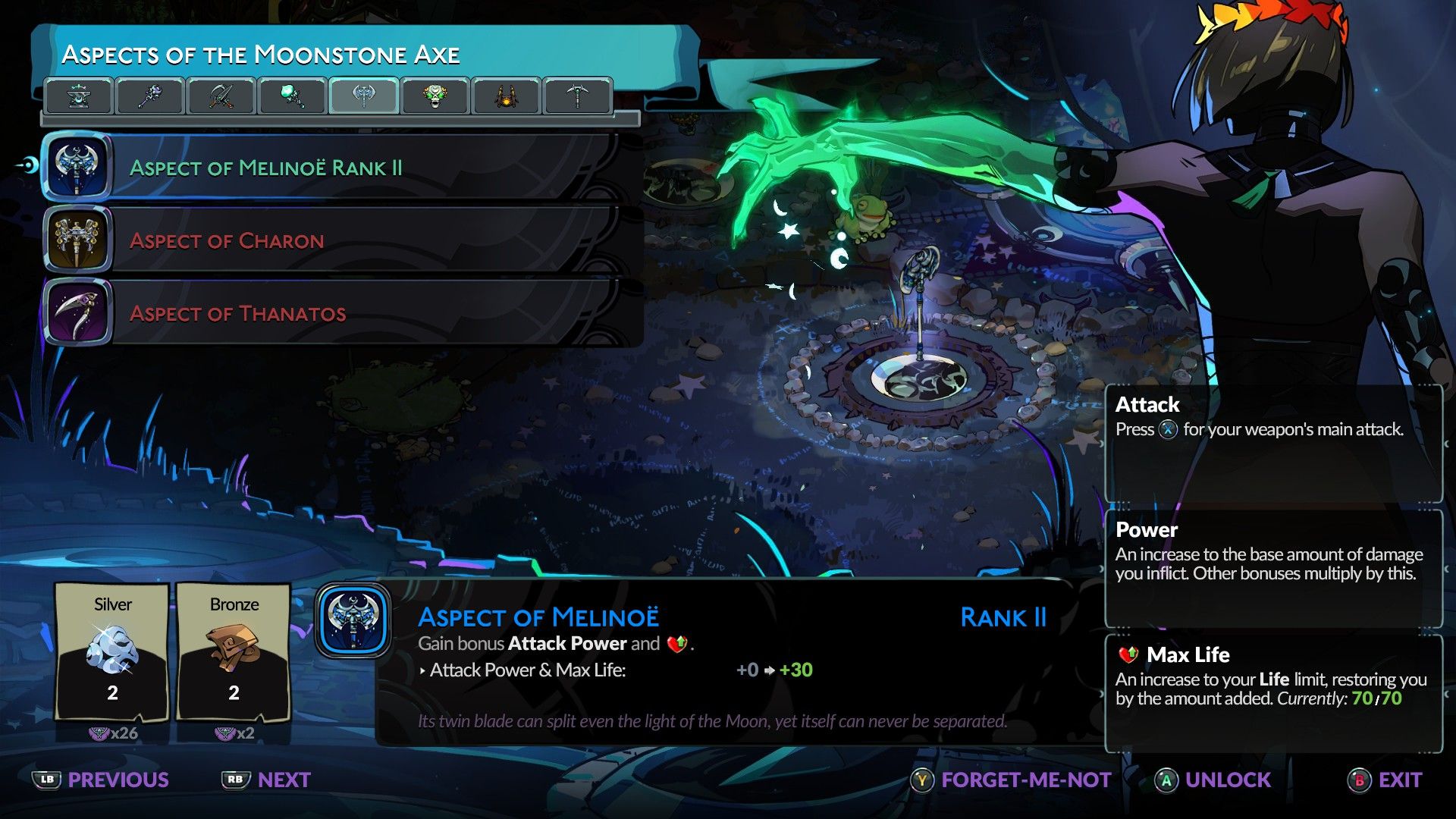Click the Silver resource cost card
Screen dimensions: 1456x819
coord(112,652)
